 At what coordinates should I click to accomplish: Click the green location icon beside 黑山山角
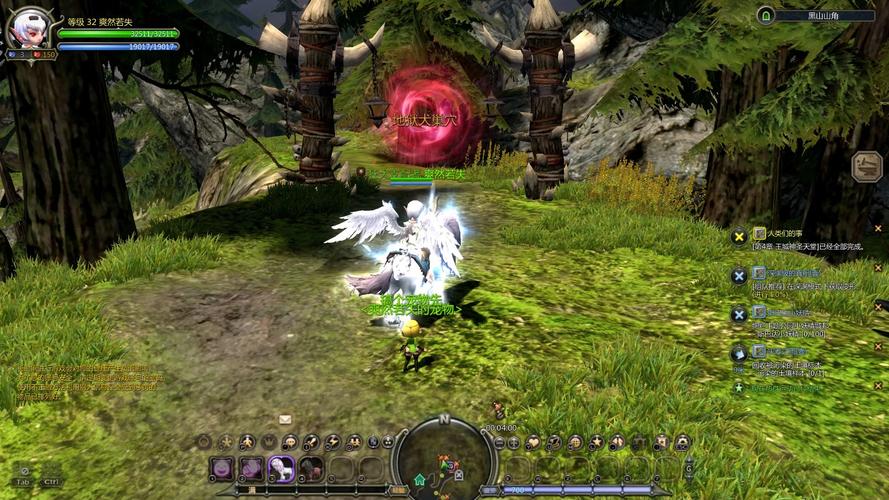(x=766, y=15)
